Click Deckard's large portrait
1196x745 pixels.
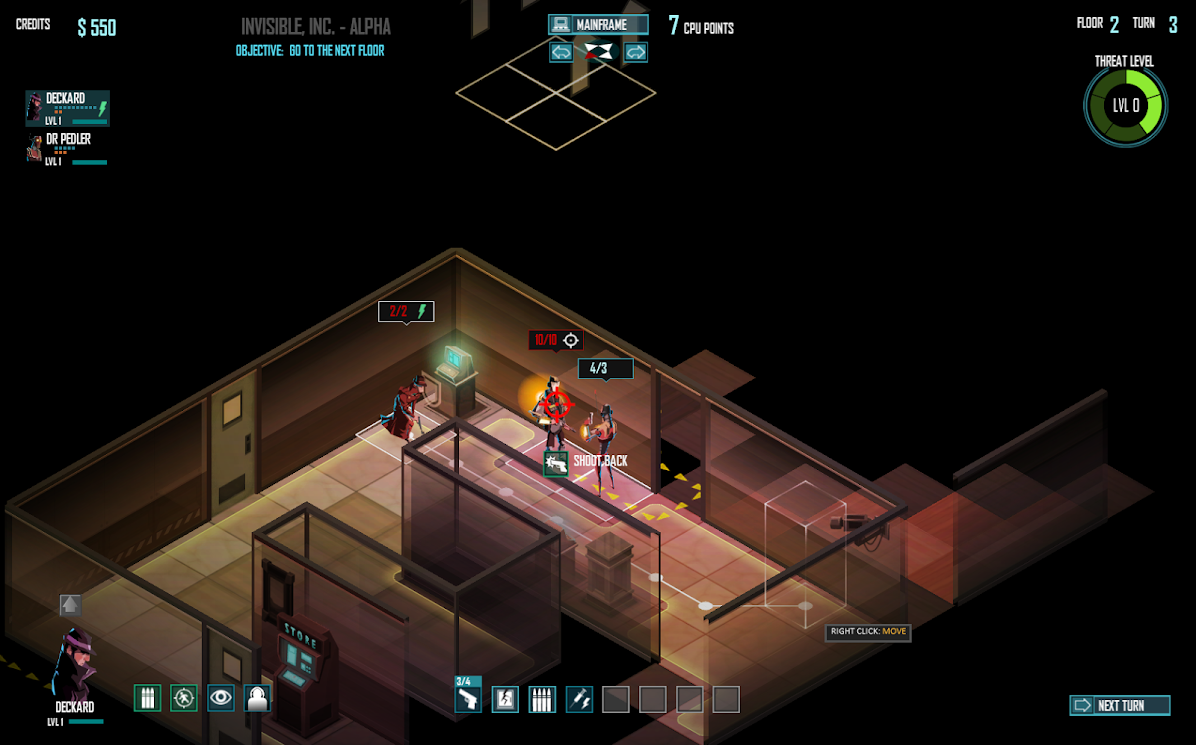[73, 665]
